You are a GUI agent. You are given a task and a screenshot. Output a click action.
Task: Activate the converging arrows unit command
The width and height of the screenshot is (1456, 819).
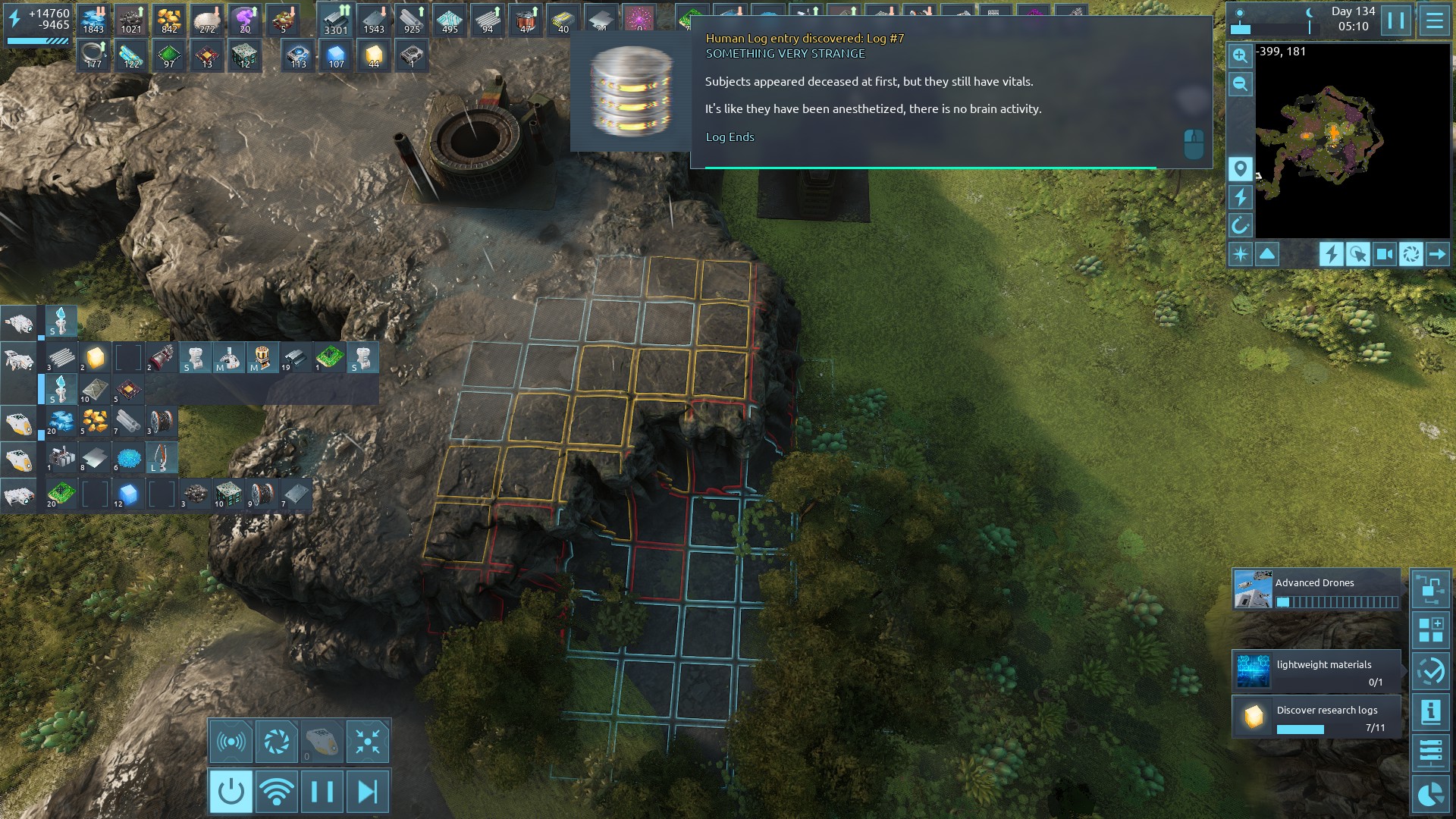coord(368,742)
